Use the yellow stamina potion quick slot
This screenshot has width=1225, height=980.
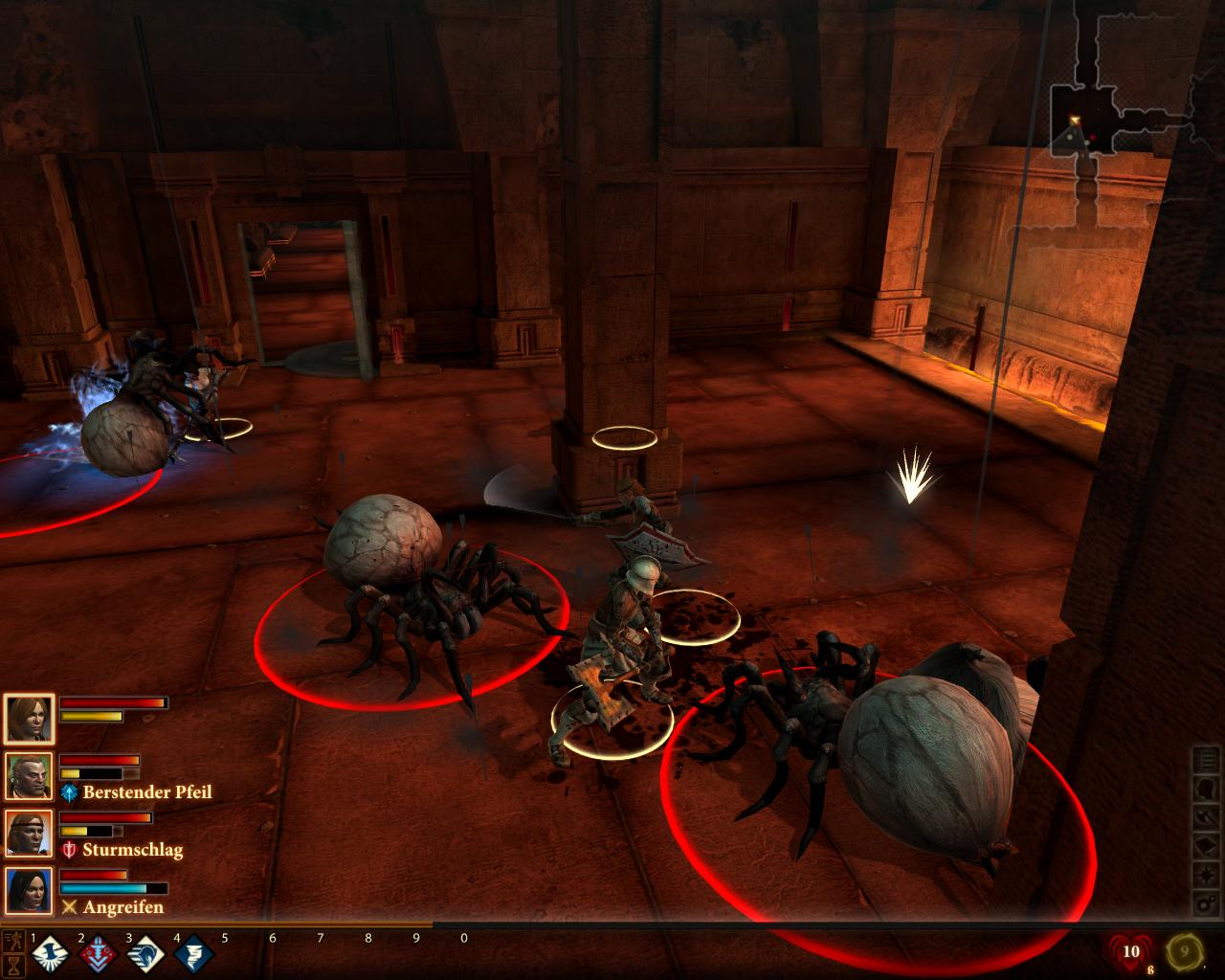[x=1184, y=953]
